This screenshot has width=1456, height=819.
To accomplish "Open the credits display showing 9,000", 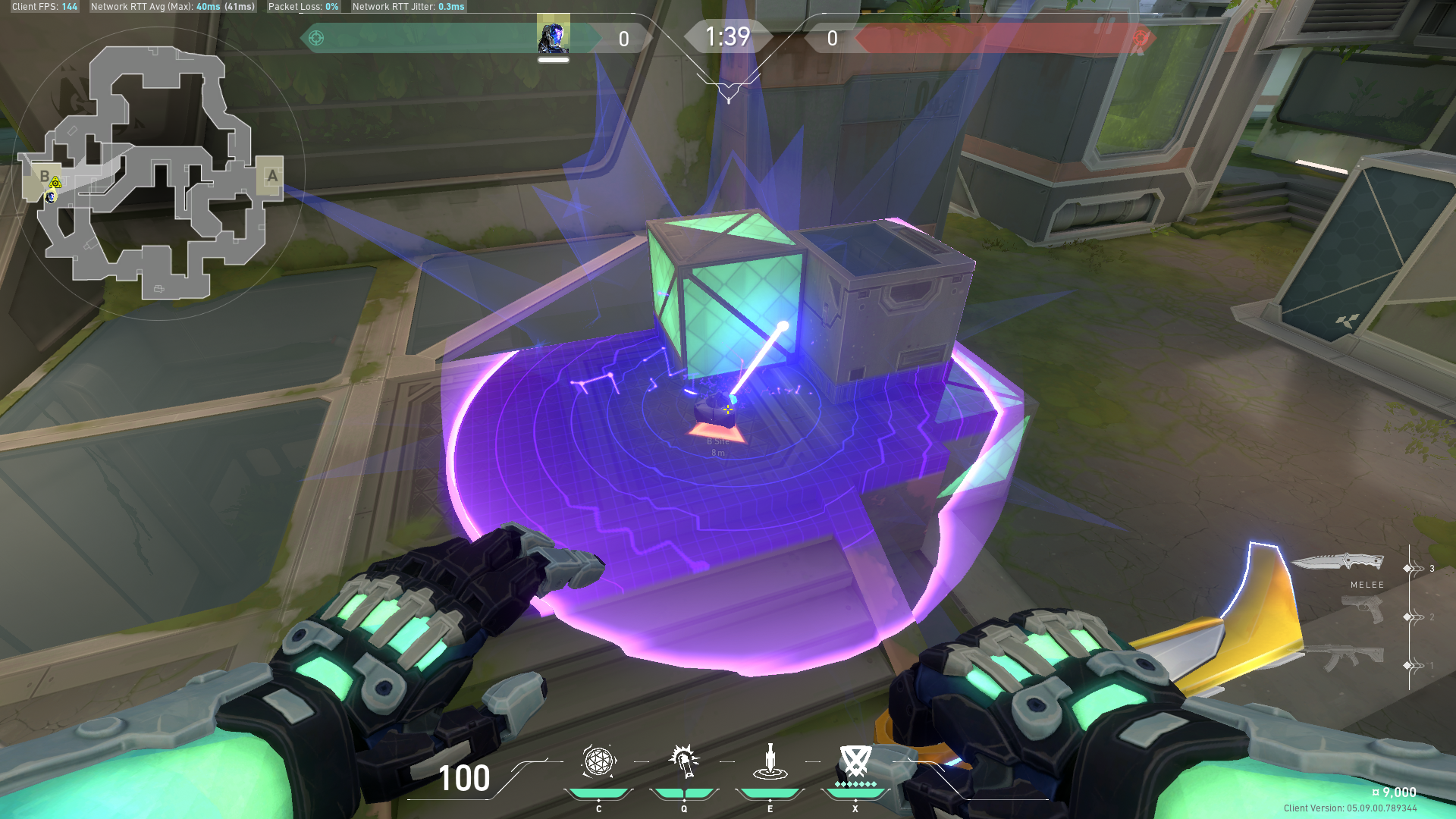I will (1395, 791).
